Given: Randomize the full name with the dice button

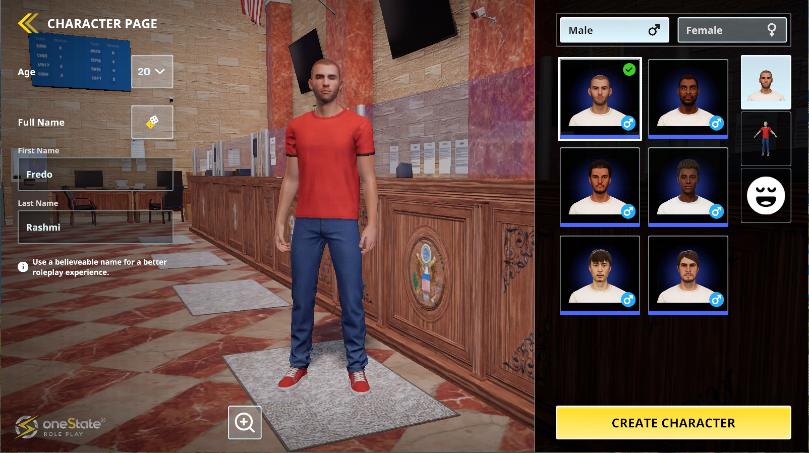Looking at the screenshot, I should point(152,122).
